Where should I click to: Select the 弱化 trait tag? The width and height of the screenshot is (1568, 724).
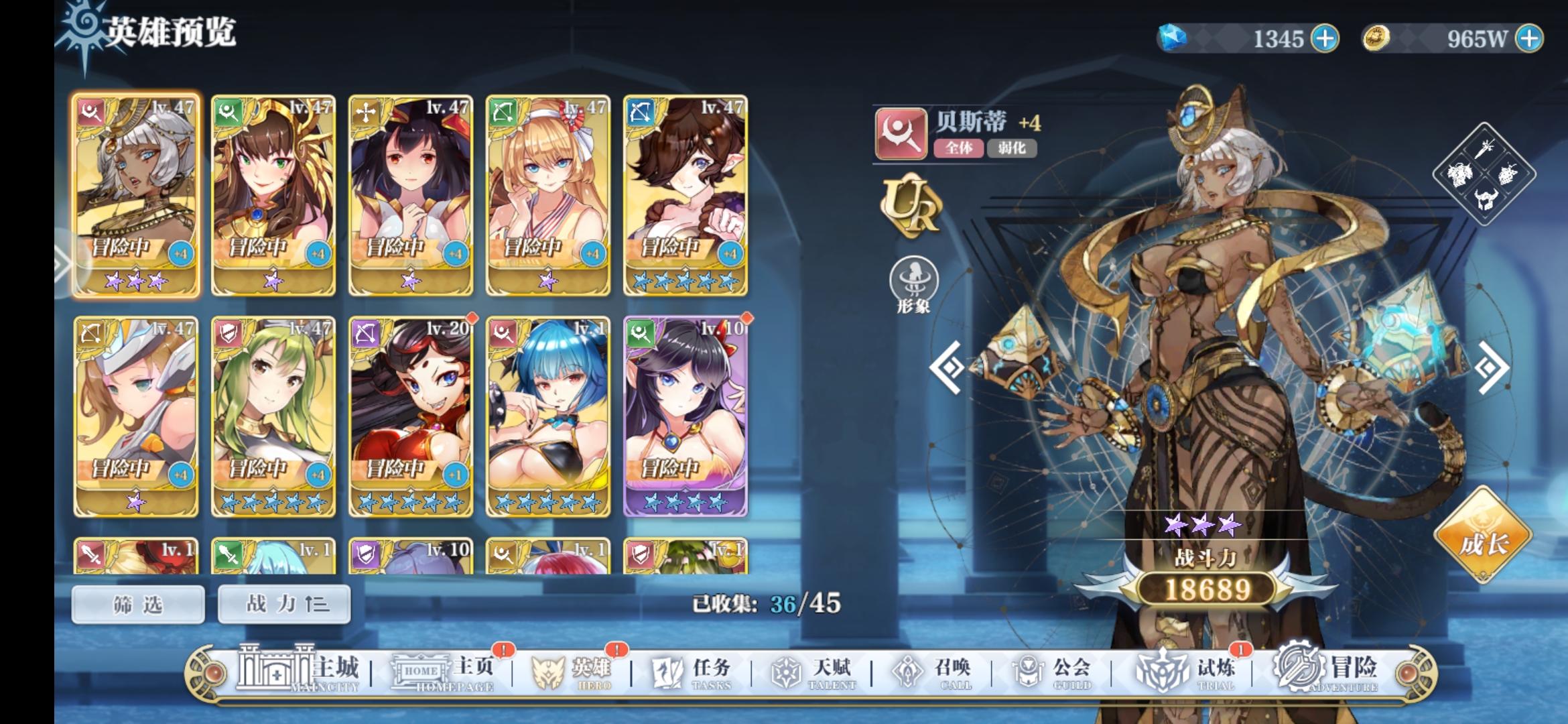(1014, 149)
